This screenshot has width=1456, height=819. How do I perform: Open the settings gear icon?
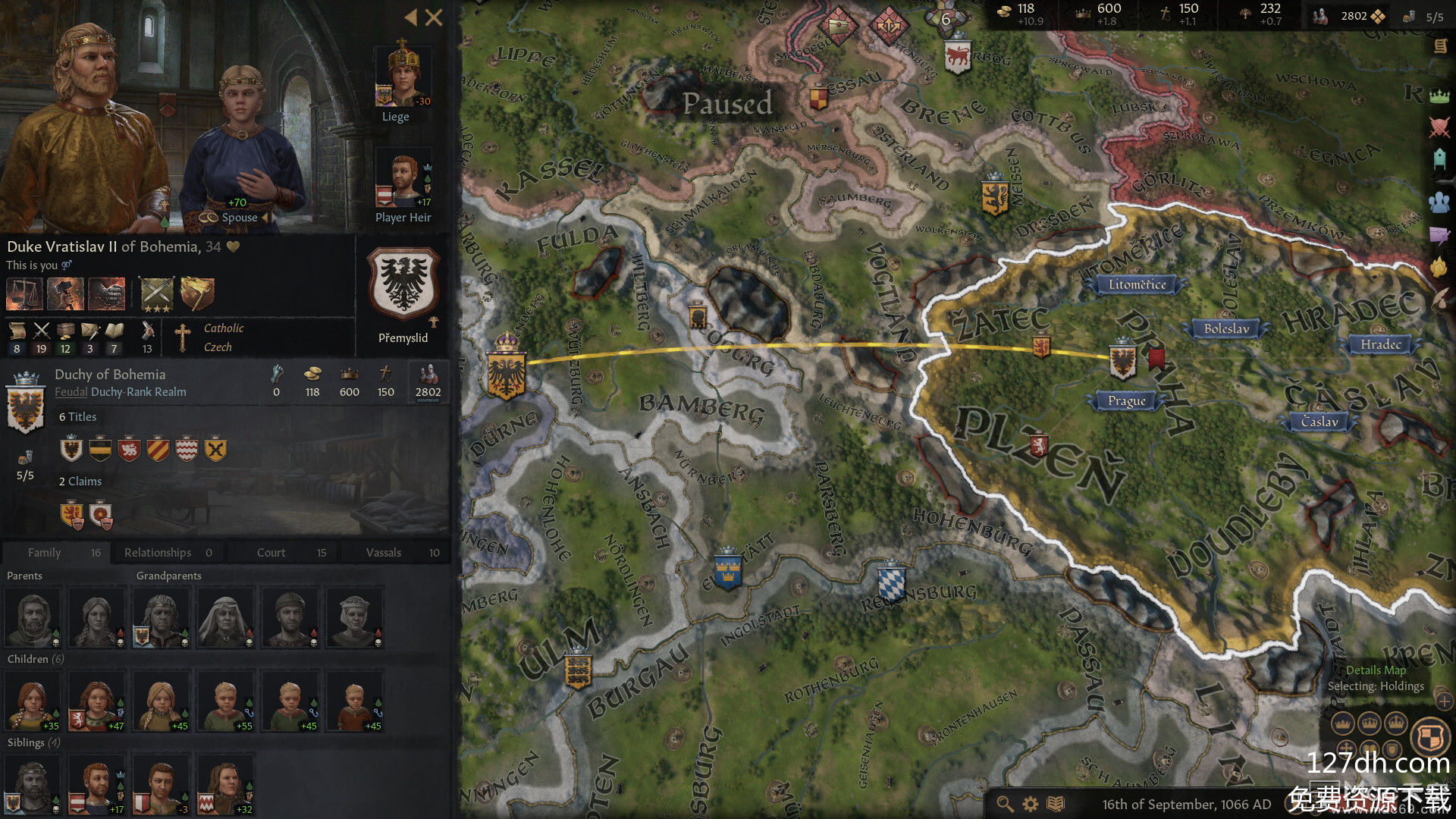point(1030,804)
